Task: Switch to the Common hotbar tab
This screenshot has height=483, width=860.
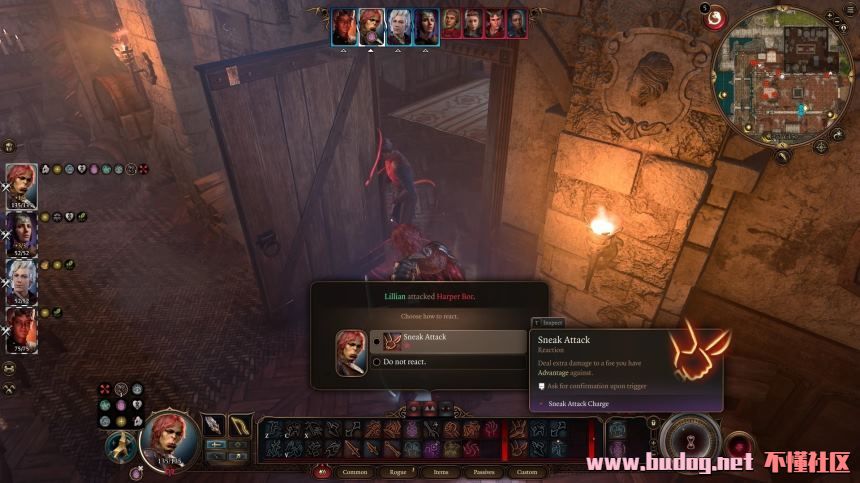Action: (355, 471)
